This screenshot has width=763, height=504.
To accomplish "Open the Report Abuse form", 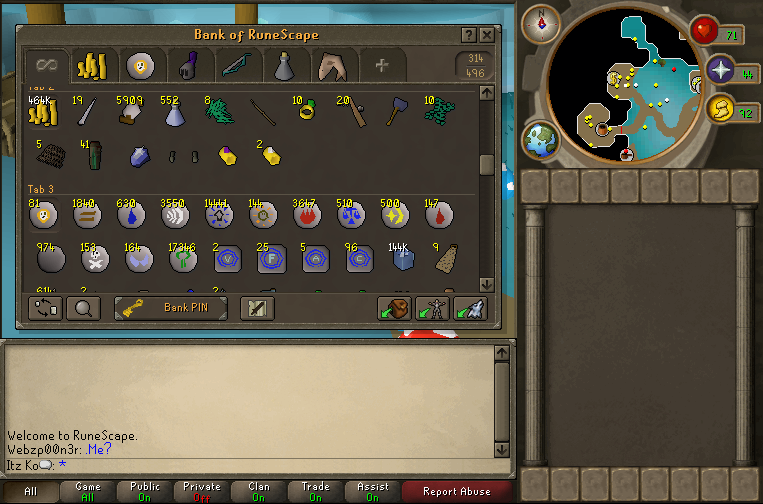I will [x=457, y=492].
